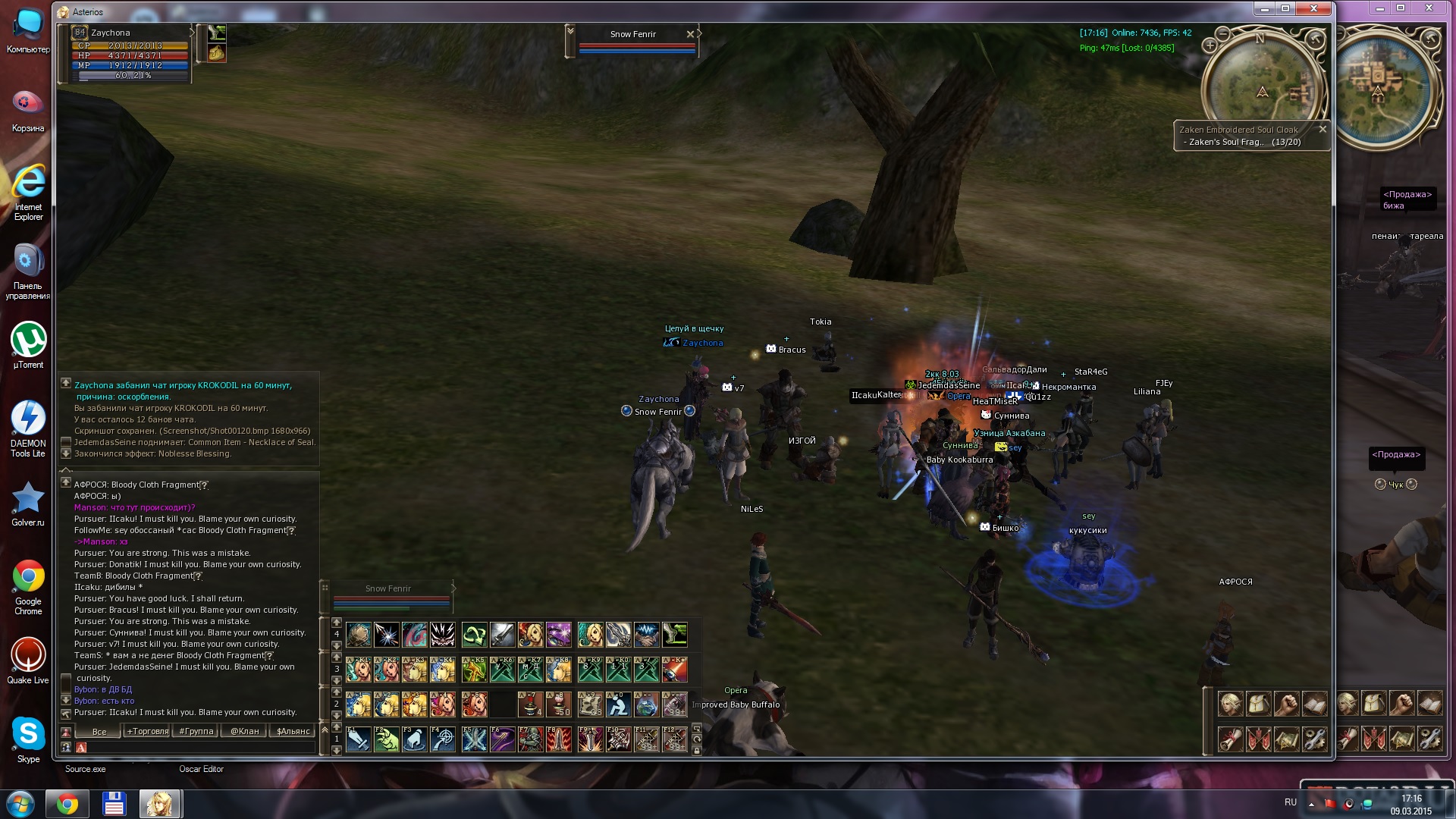Open system options wrench and gears icon
The width and height of the screenshot is (1456, 819).
point(1315,738)
